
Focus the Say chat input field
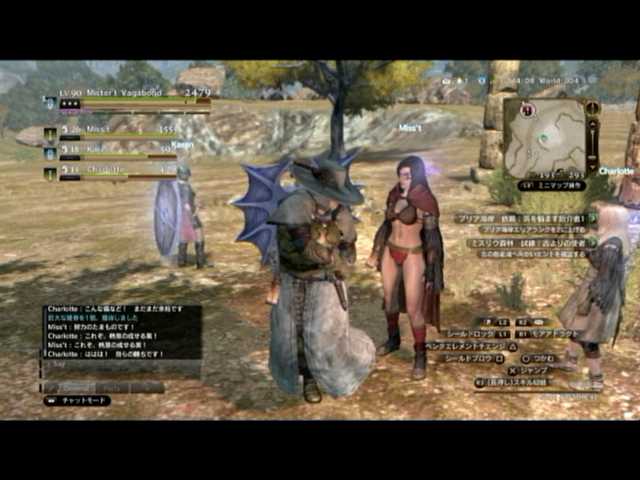point(121,367)
